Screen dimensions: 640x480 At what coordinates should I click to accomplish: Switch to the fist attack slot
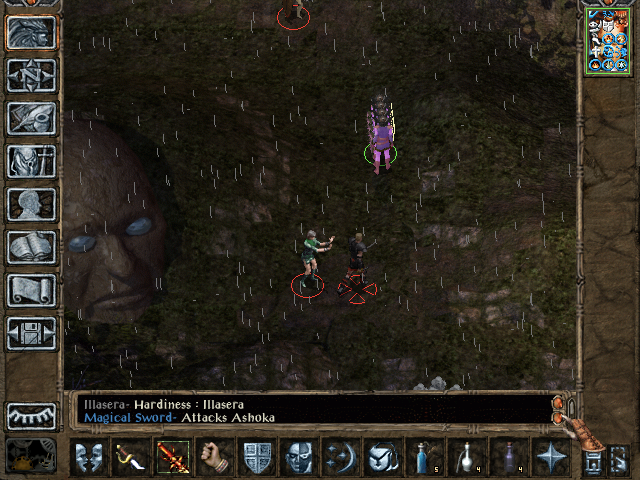pos(215,458)
